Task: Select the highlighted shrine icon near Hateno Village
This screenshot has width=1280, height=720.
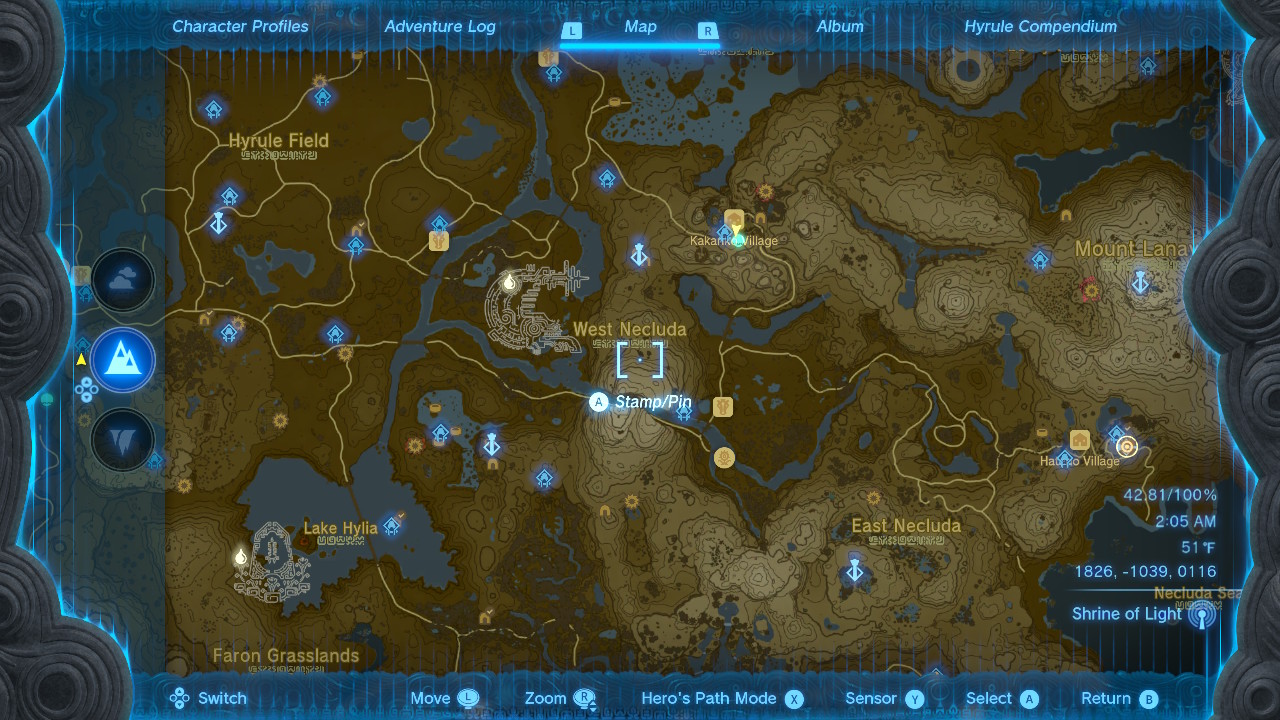Action: point(1126,447)
